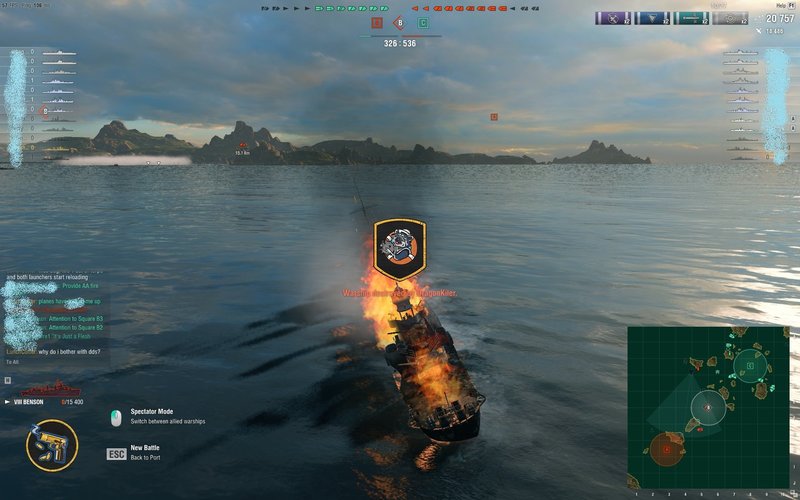Viewport: 800px width, 500px height.
Task: Click the teal ribbon award icon
Action: tap(692, 18)
